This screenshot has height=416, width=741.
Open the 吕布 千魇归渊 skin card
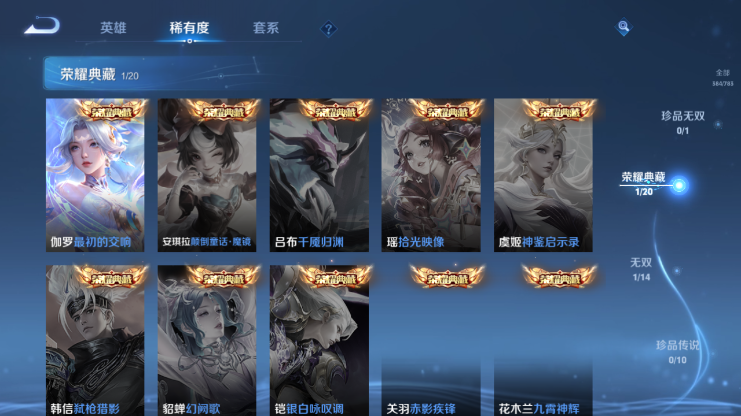[319, 175]
